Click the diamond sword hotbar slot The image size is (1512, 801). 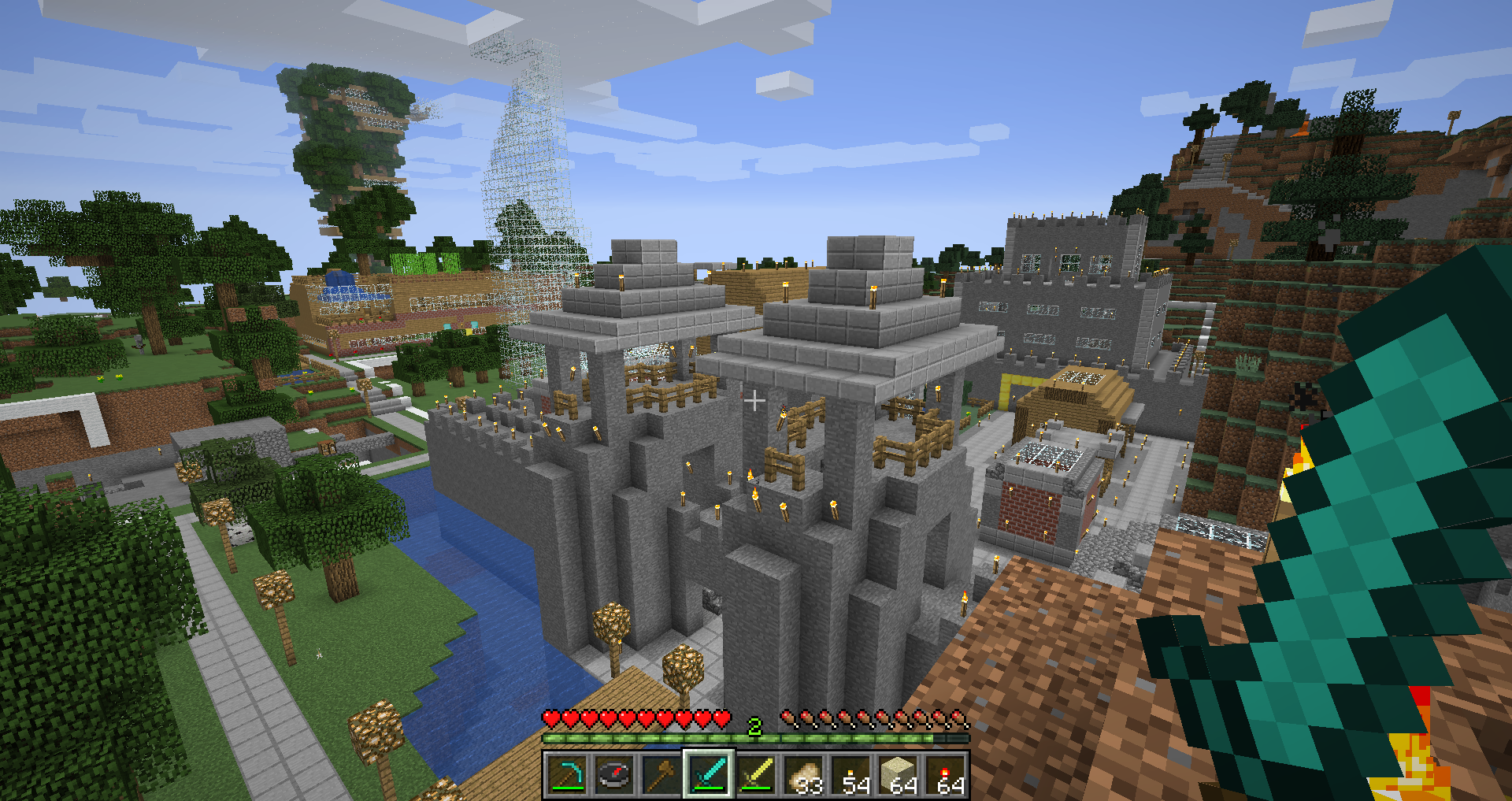pyautogui.click(x=709, y=775)
